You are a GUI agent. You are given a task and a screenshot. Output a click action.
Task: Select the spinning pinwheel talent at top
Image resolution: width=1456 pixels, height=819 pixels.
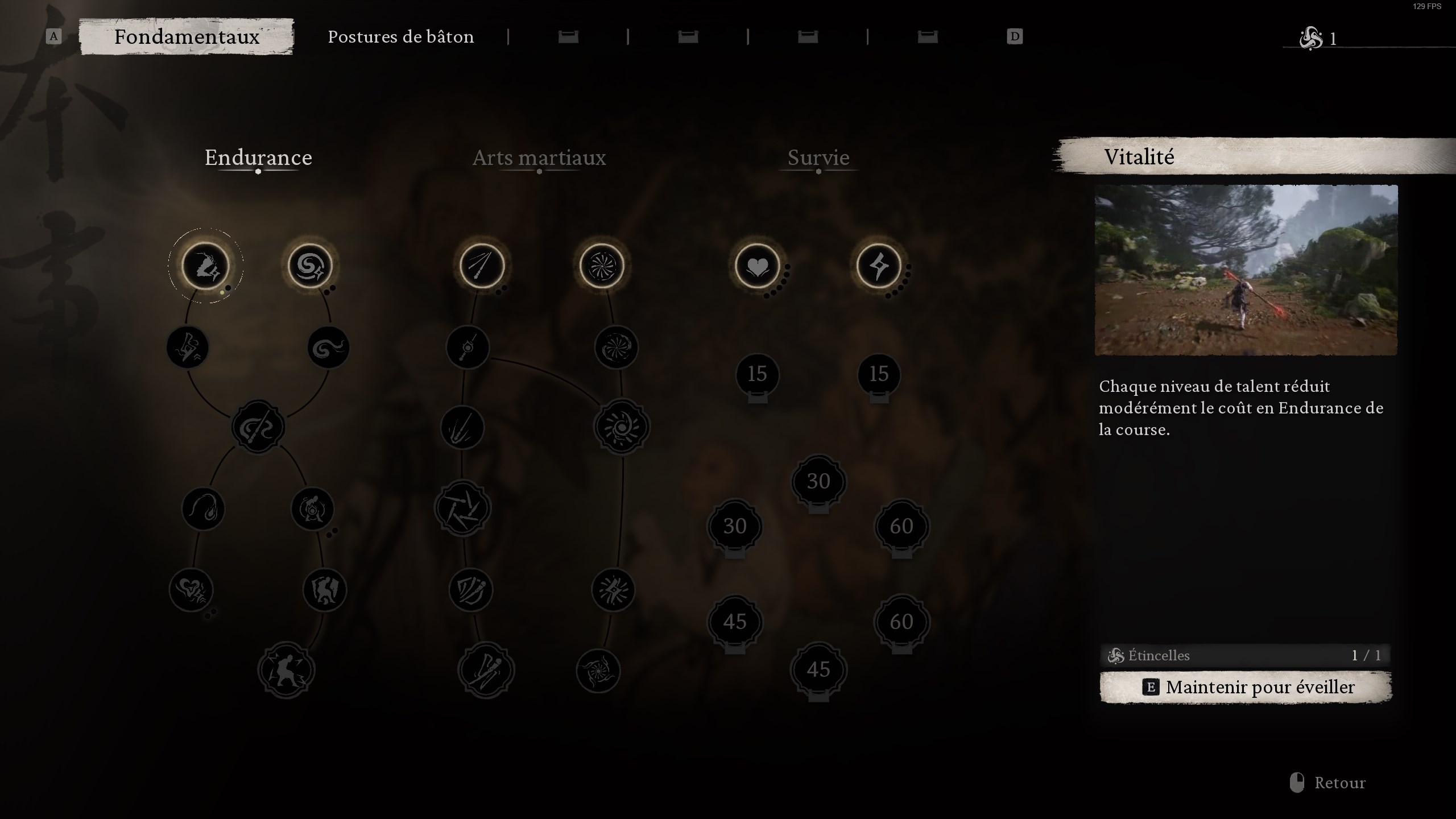click(601, 266)
